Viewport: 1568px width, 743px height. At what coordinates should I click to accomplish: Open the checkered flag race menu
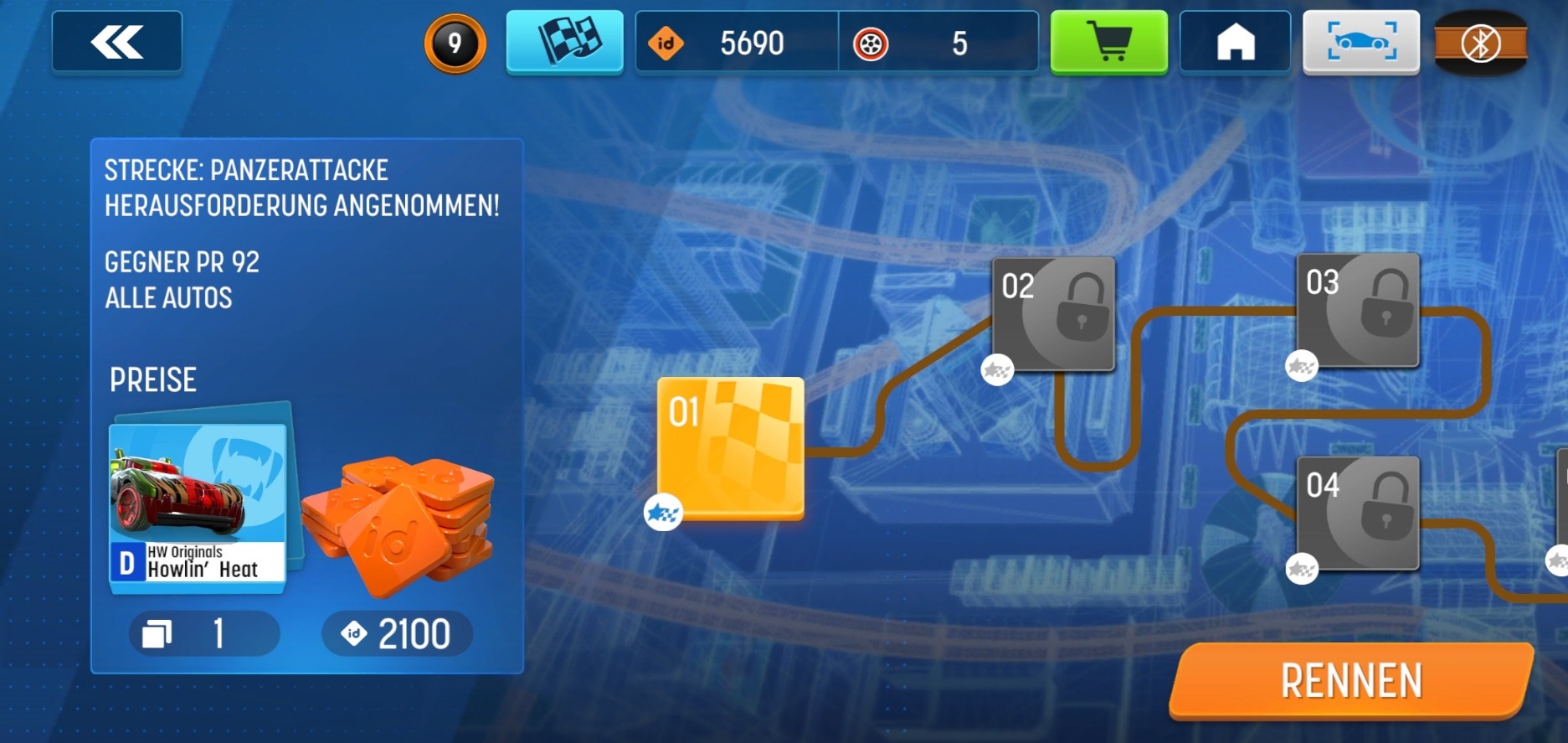click(564, 42)
